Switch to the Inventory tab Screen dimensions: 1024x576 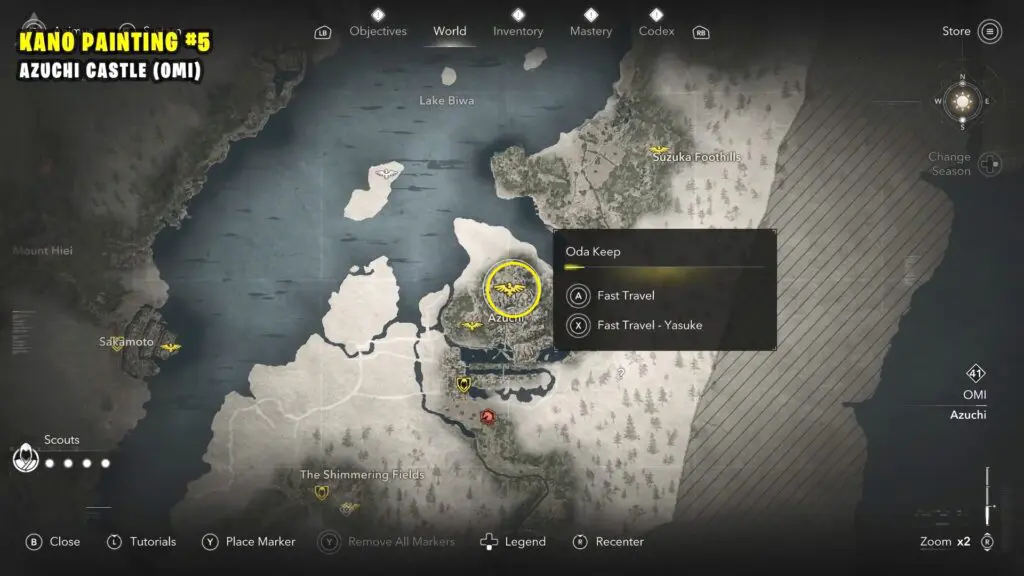pos(518,31)
